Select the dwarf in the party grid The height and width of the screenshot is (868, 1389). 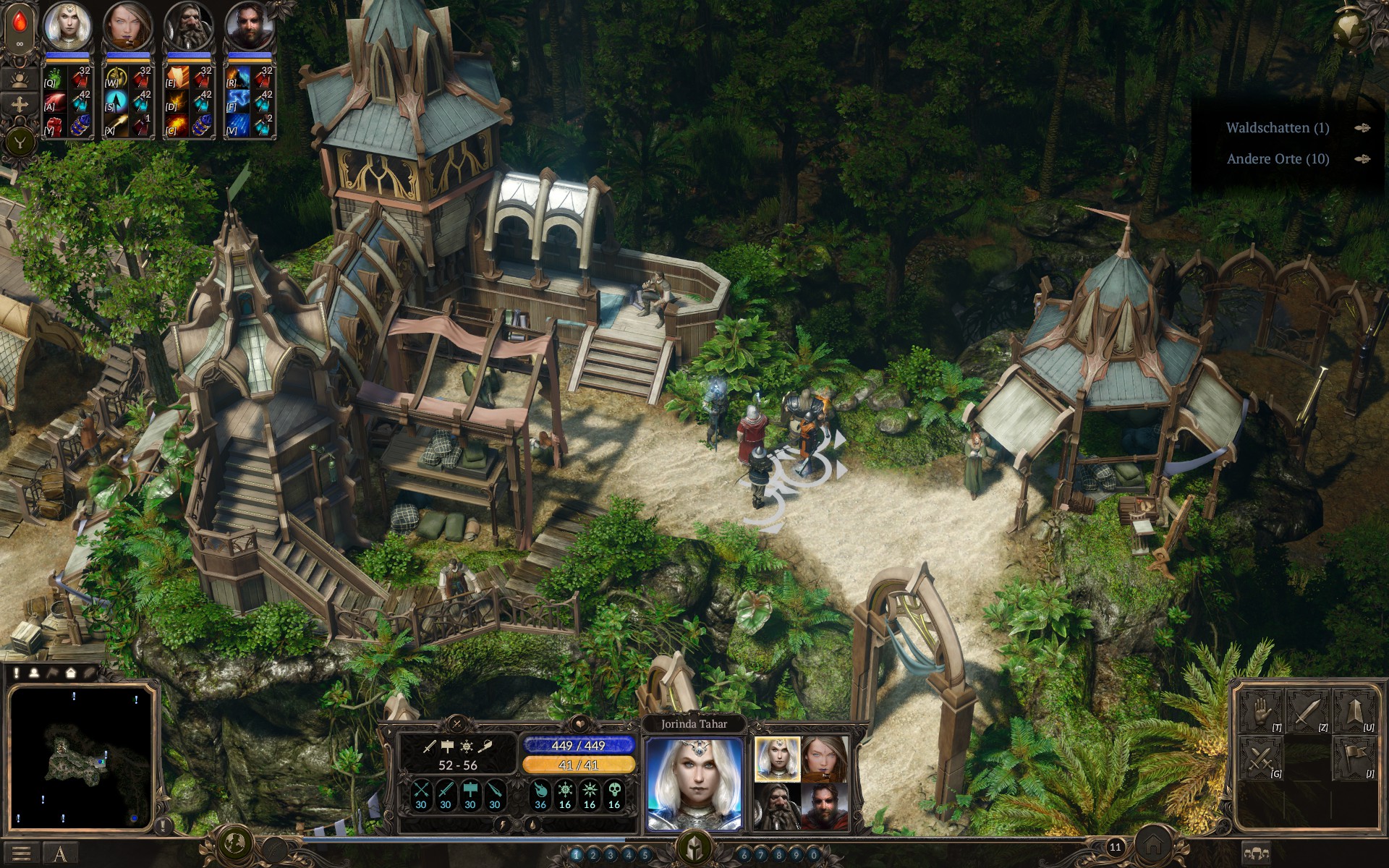click(777, 806)
